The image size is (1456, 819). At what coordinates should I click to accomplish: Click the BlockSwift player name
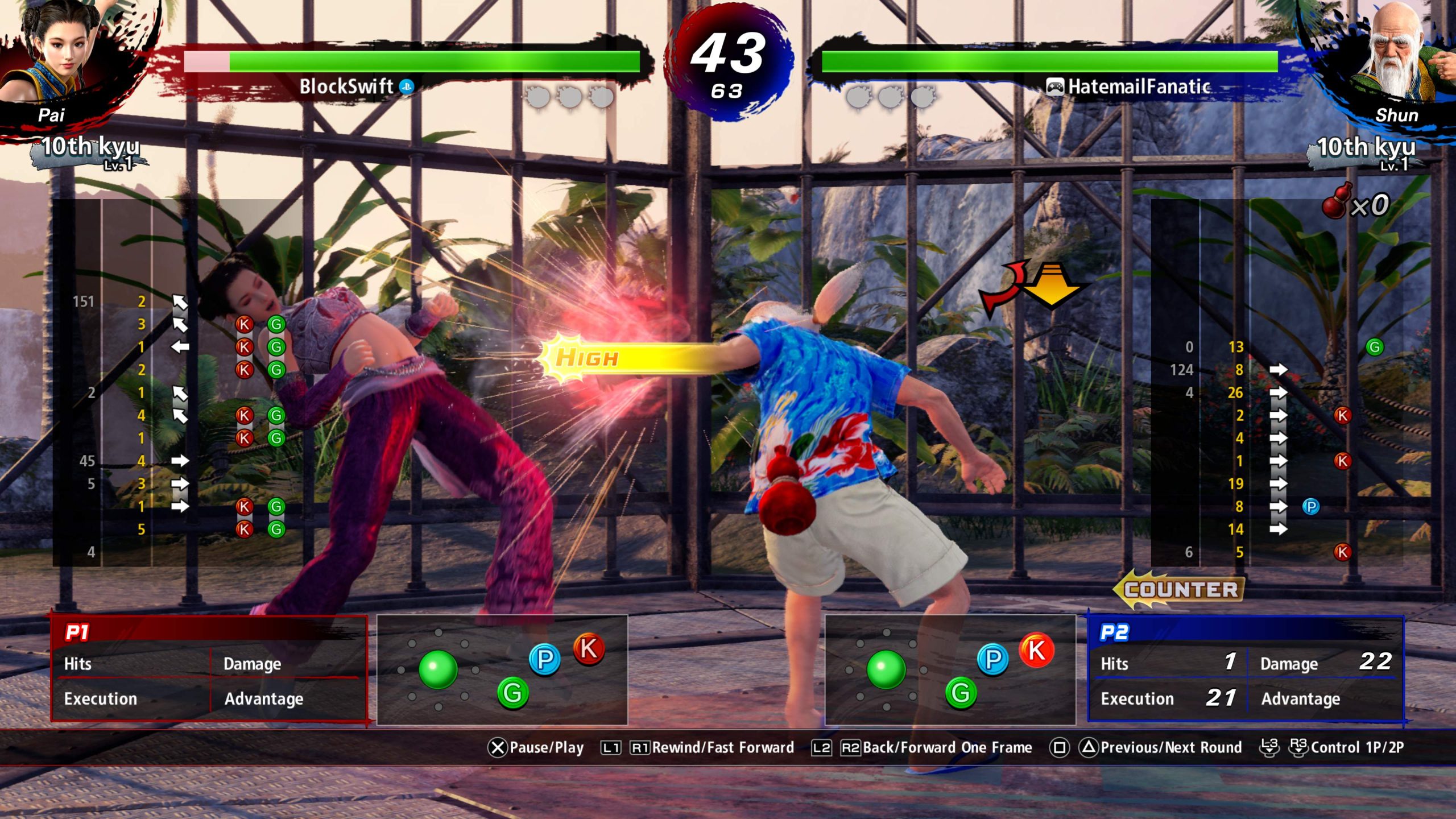(346, 86)
